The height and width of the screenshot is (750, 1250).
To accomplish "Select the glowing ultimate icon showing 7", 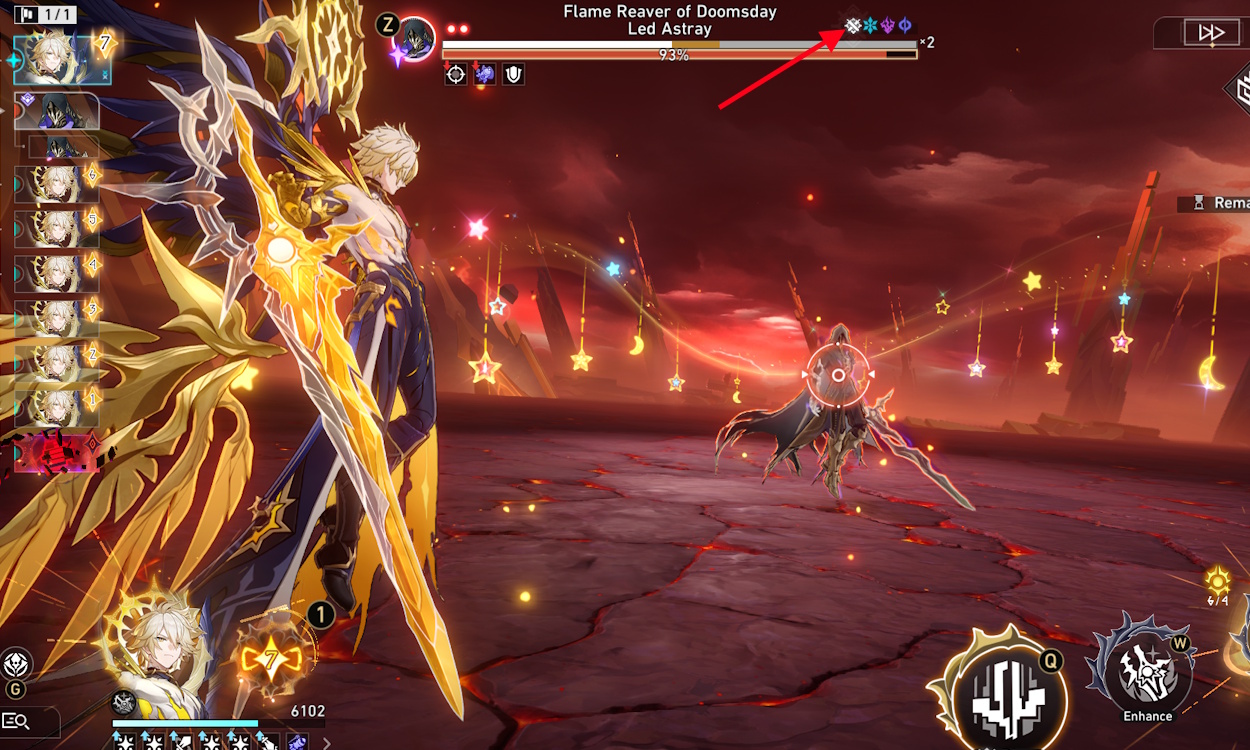I will click(273, 659).
